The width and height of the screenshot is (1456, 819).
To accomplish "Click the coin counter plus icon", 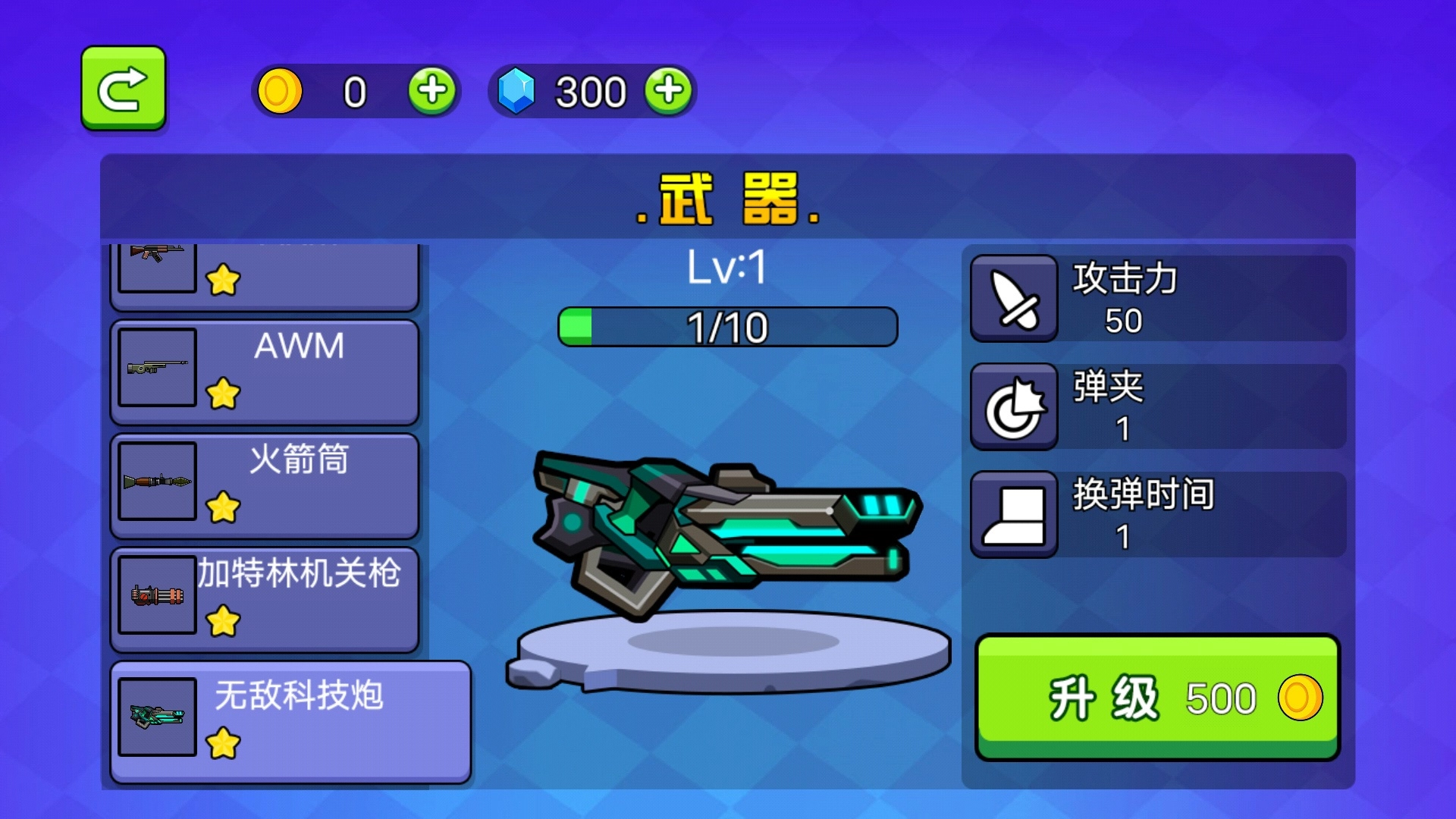I will [x=432, y=91].
